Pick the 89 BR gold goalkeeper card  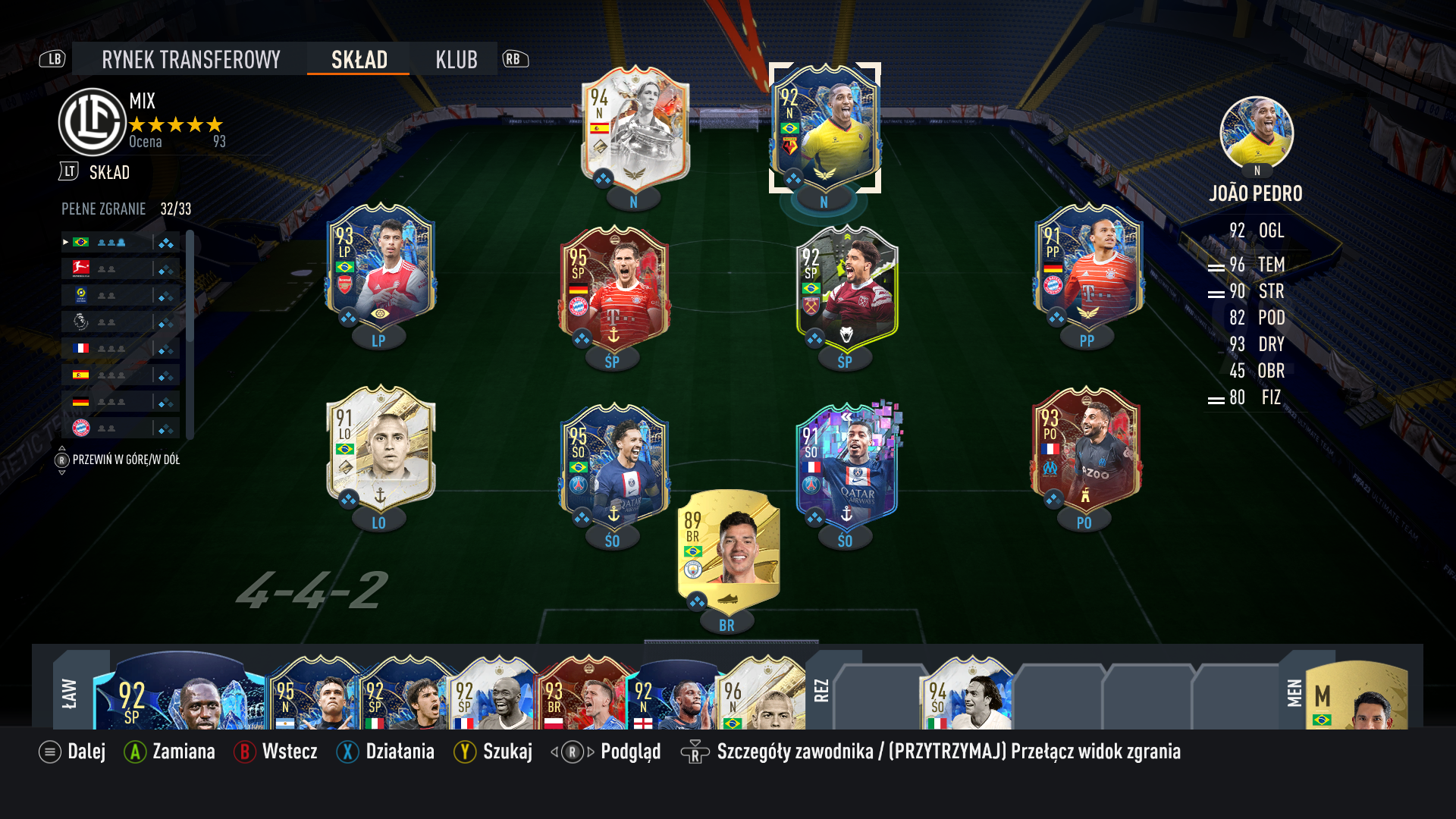click(727, 550)
